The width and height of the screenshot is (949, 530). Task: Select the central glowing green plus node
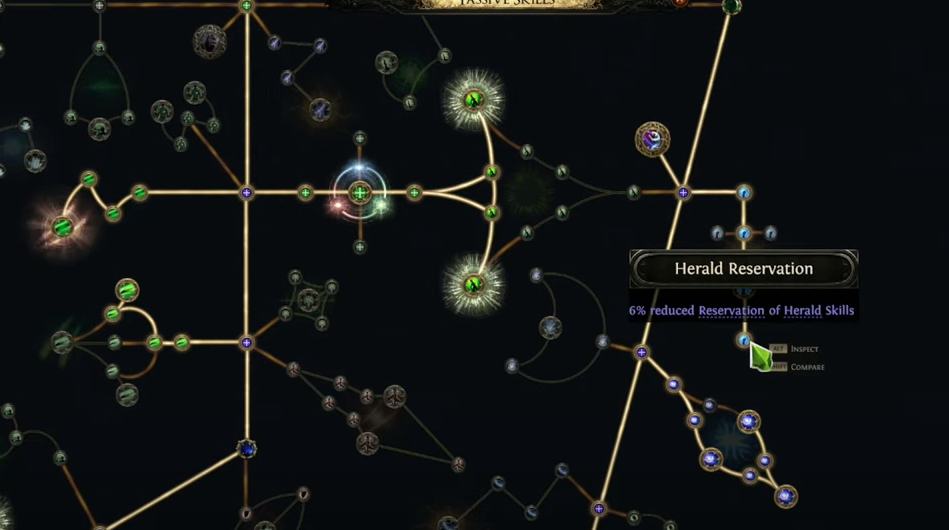(x=360, y=192)
